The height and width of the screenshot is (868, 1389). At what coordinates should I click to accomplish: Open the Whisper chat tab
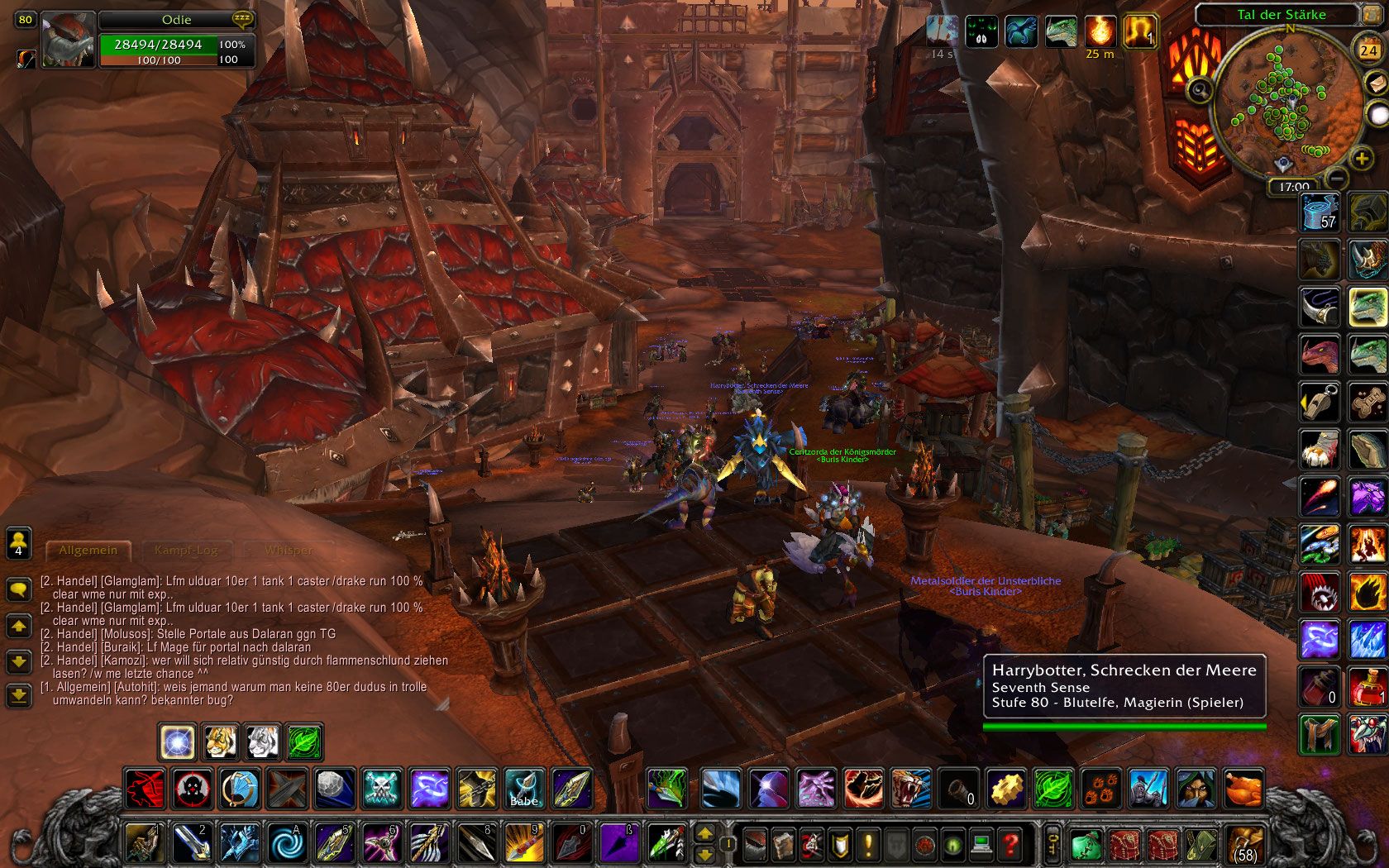(x=288, y=550)
